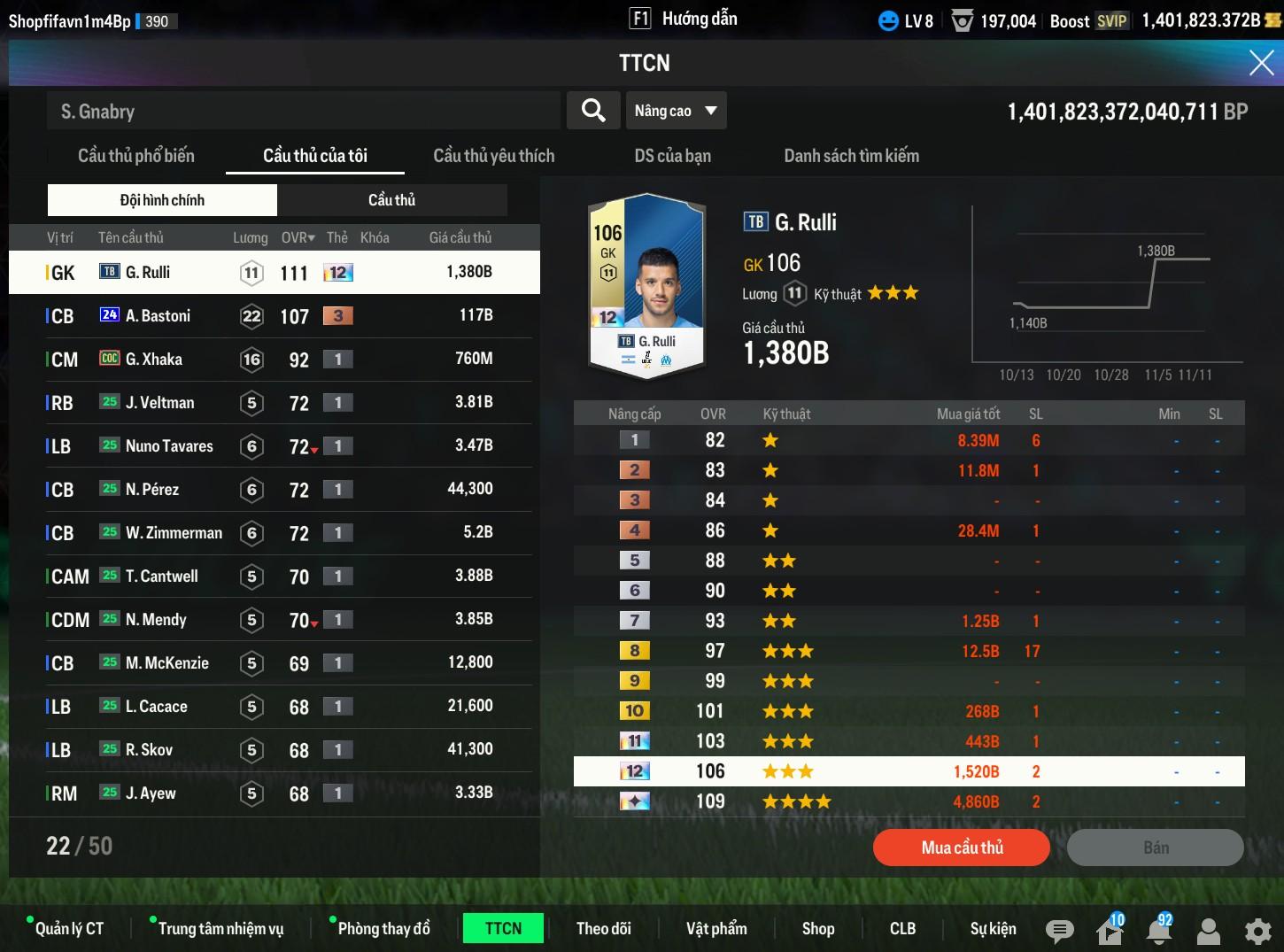Open notifications bell icon

point(1158,931)
